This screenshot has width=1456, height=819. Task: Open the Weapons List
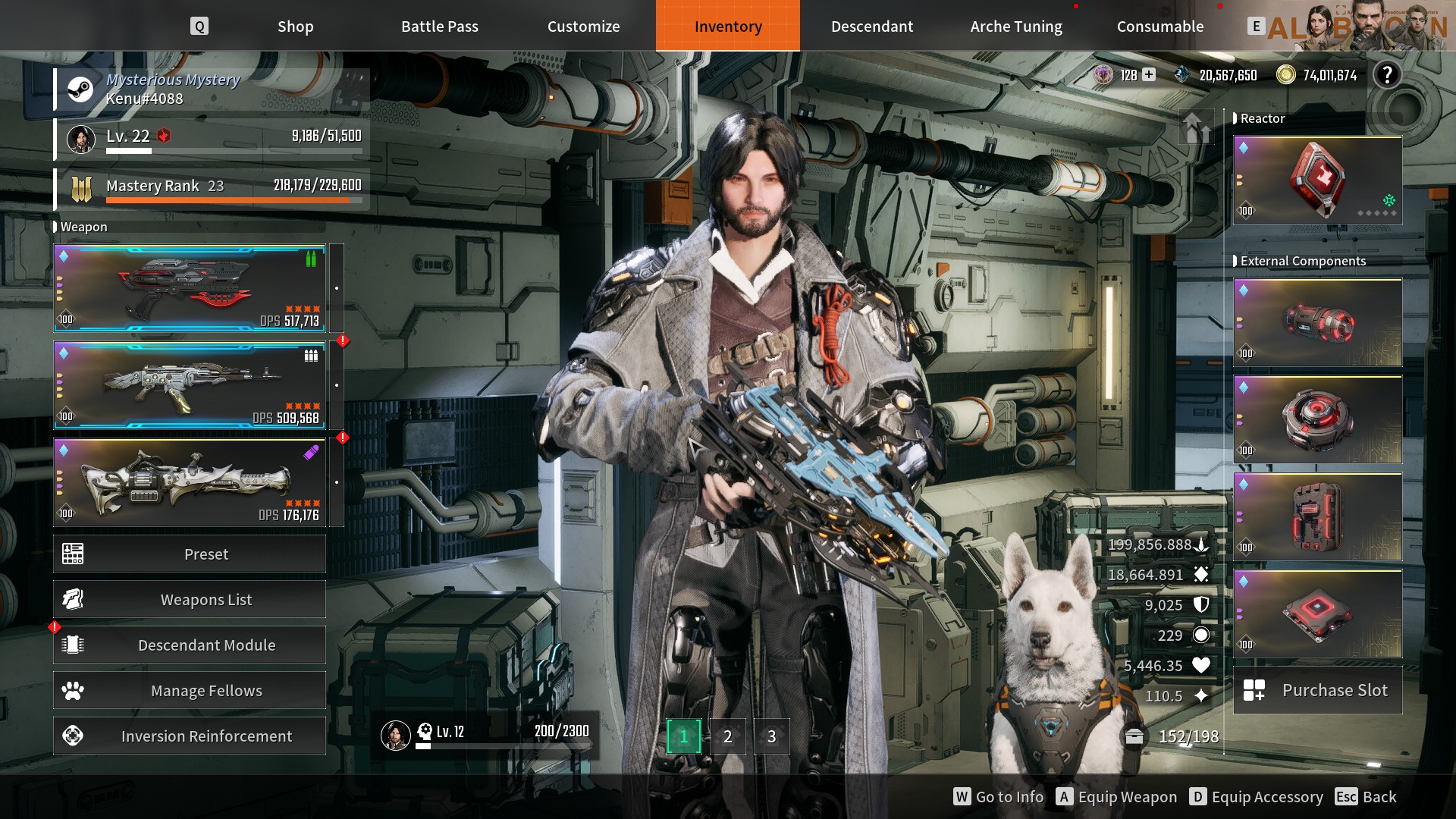[x=190, y=600]
